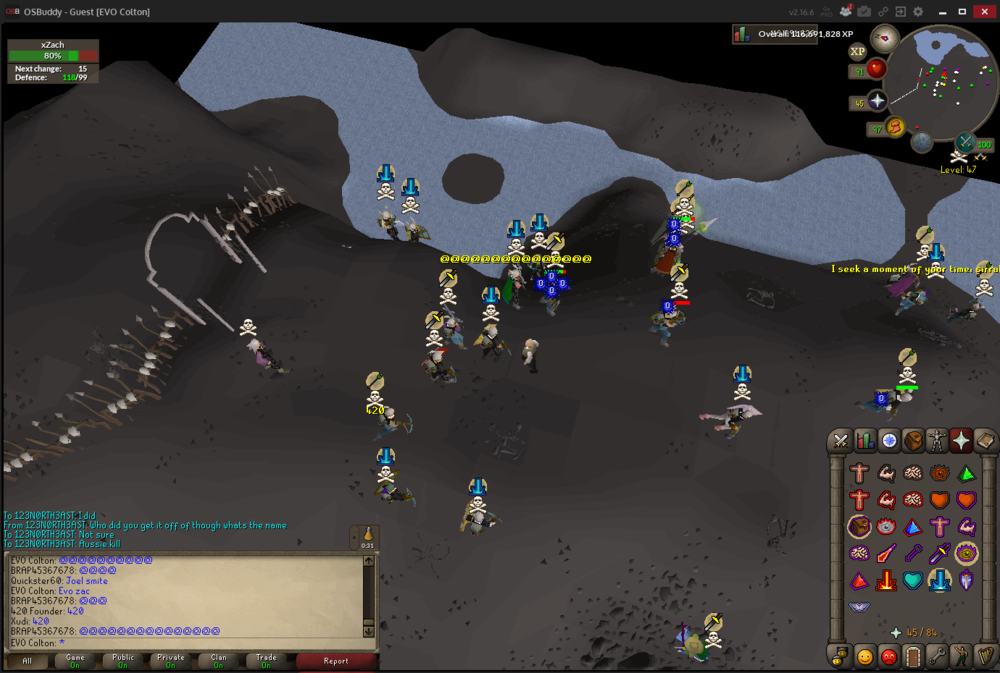
Task: Toggle the XP drops button
Action: (857, 51)
